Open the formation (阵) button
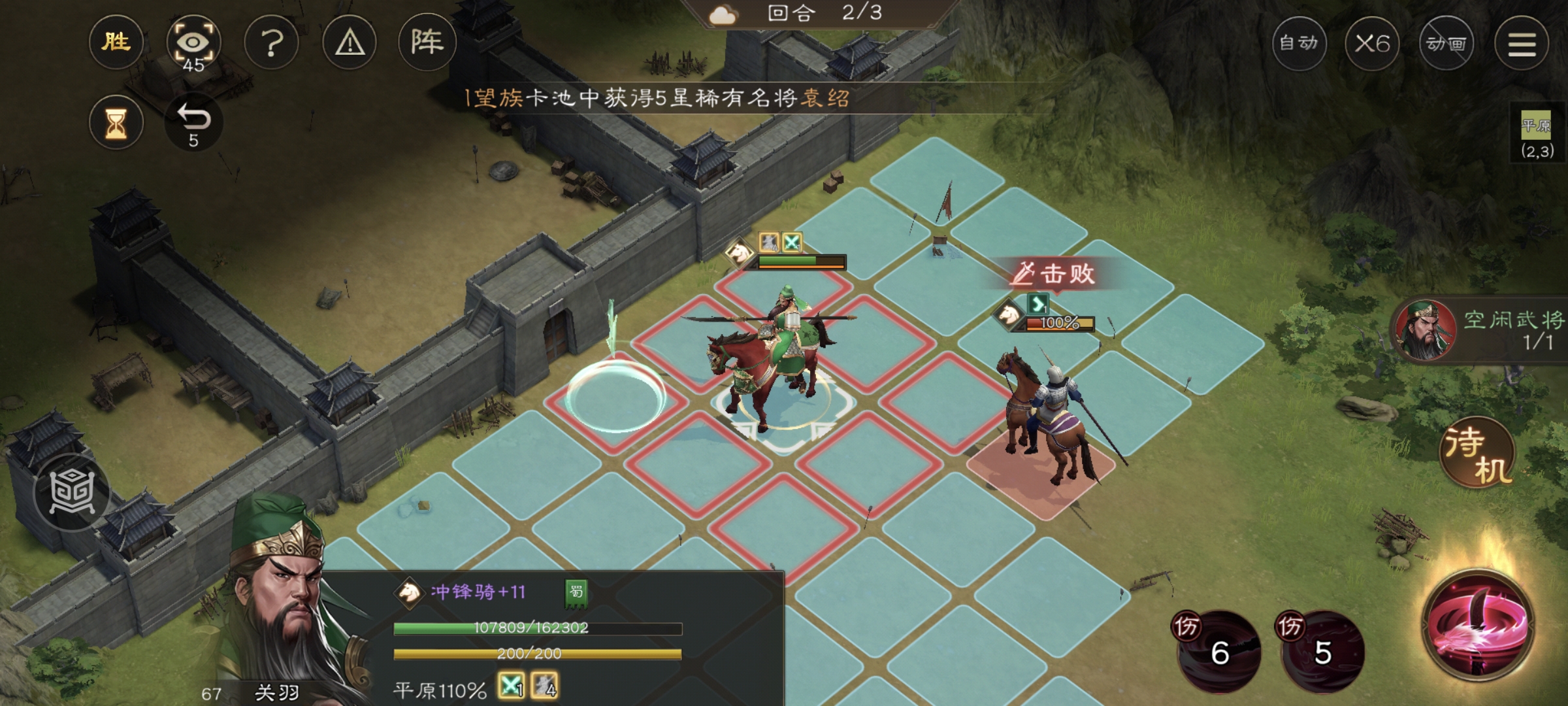 [x=427, y=43]
